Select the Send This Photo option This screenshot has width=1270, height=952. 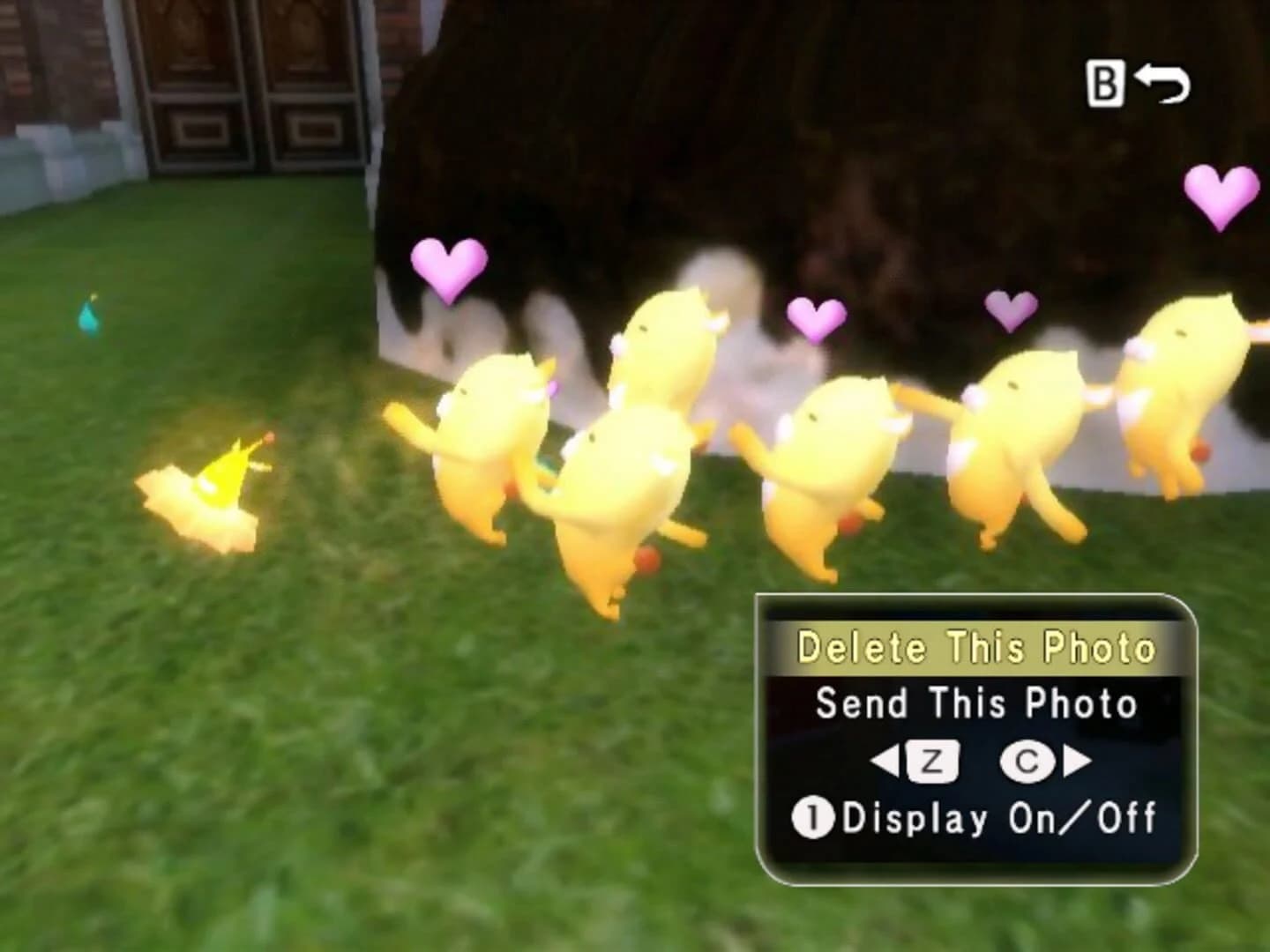pos(977,703)
